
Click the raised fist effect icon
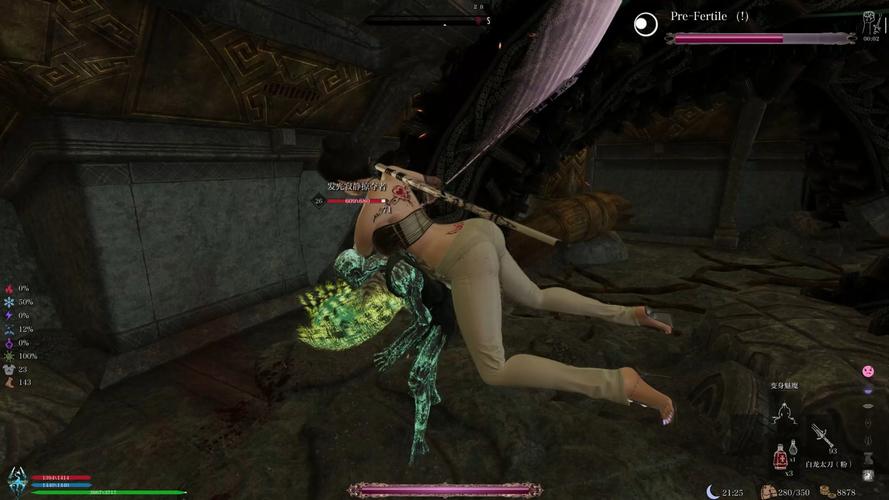coord(9,382)
